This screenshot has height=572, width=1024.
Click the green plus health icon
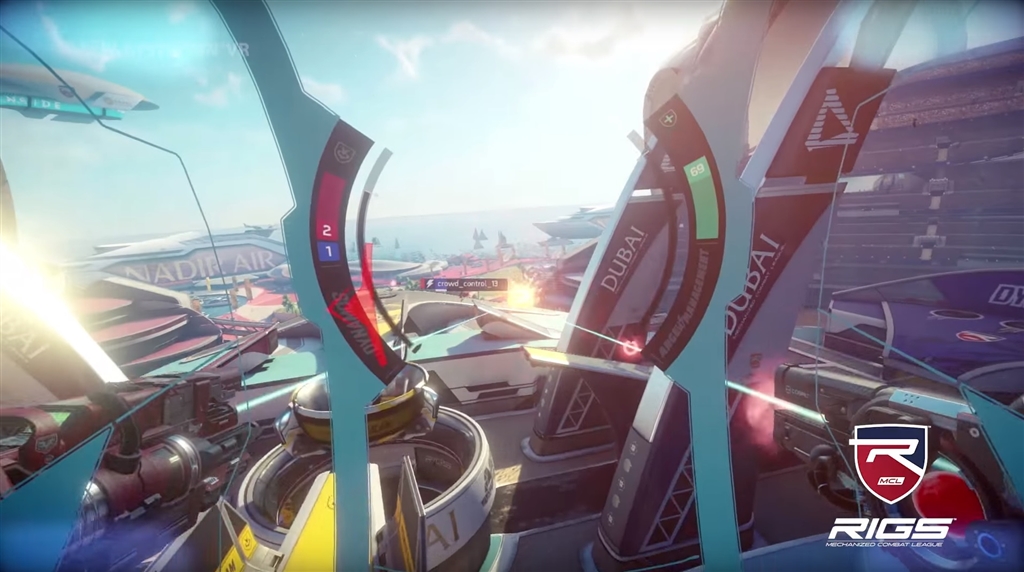click(669, 118)
